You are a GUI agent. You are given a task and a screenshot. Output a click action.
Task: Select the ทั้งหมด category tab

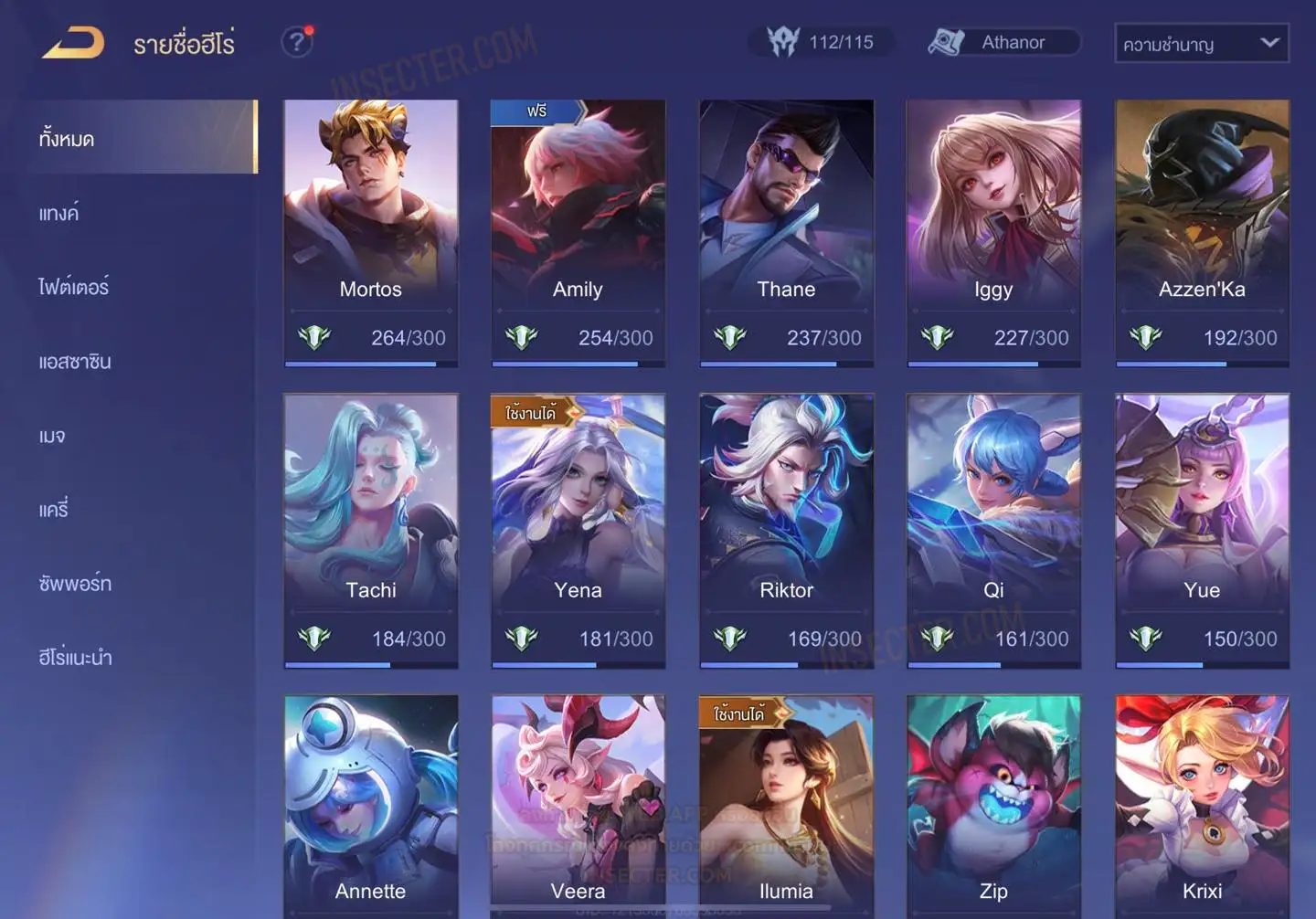67,139
